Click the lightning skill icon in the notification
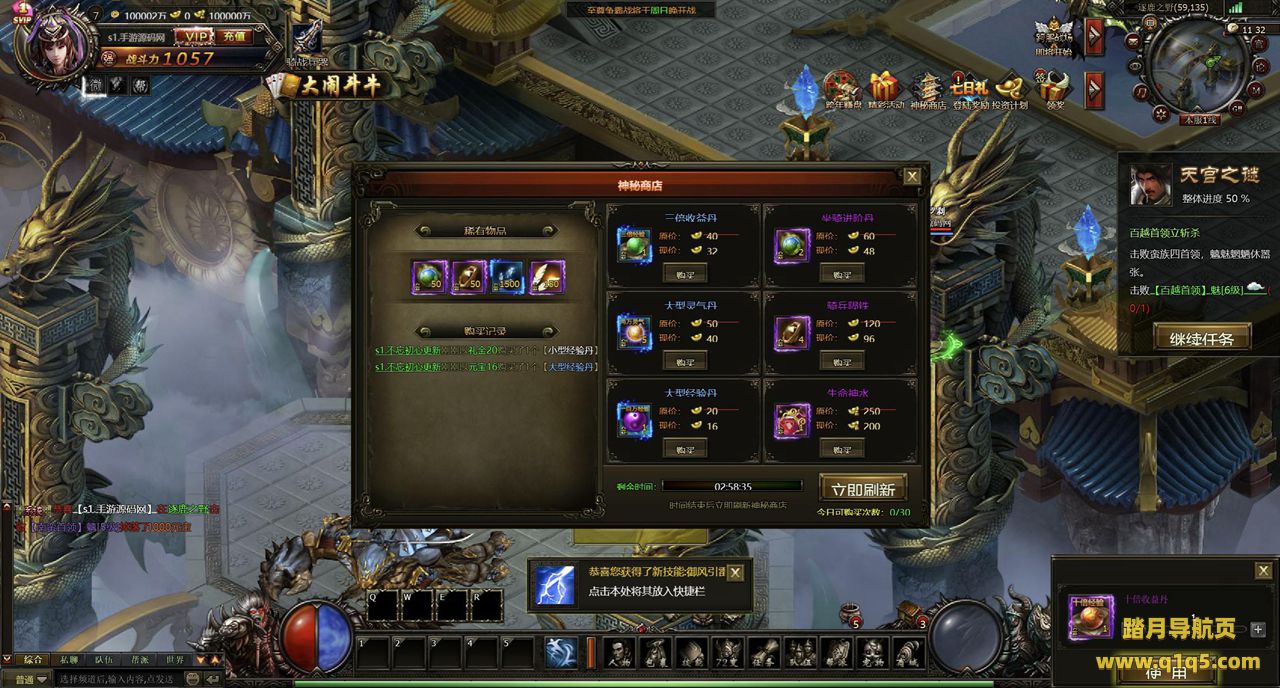Screen dimensions: 1280x688 555,585
